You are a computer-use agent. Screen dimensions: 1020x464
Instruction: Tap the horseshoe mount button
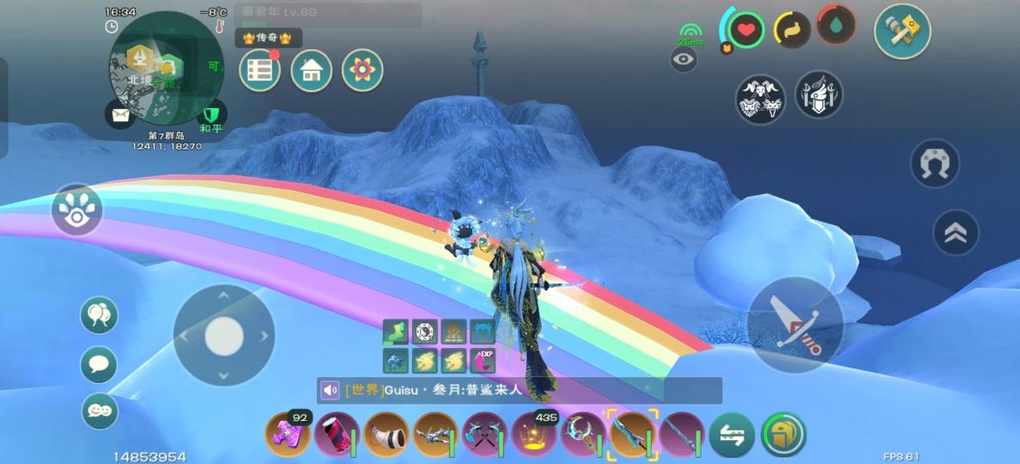point(935,163)
